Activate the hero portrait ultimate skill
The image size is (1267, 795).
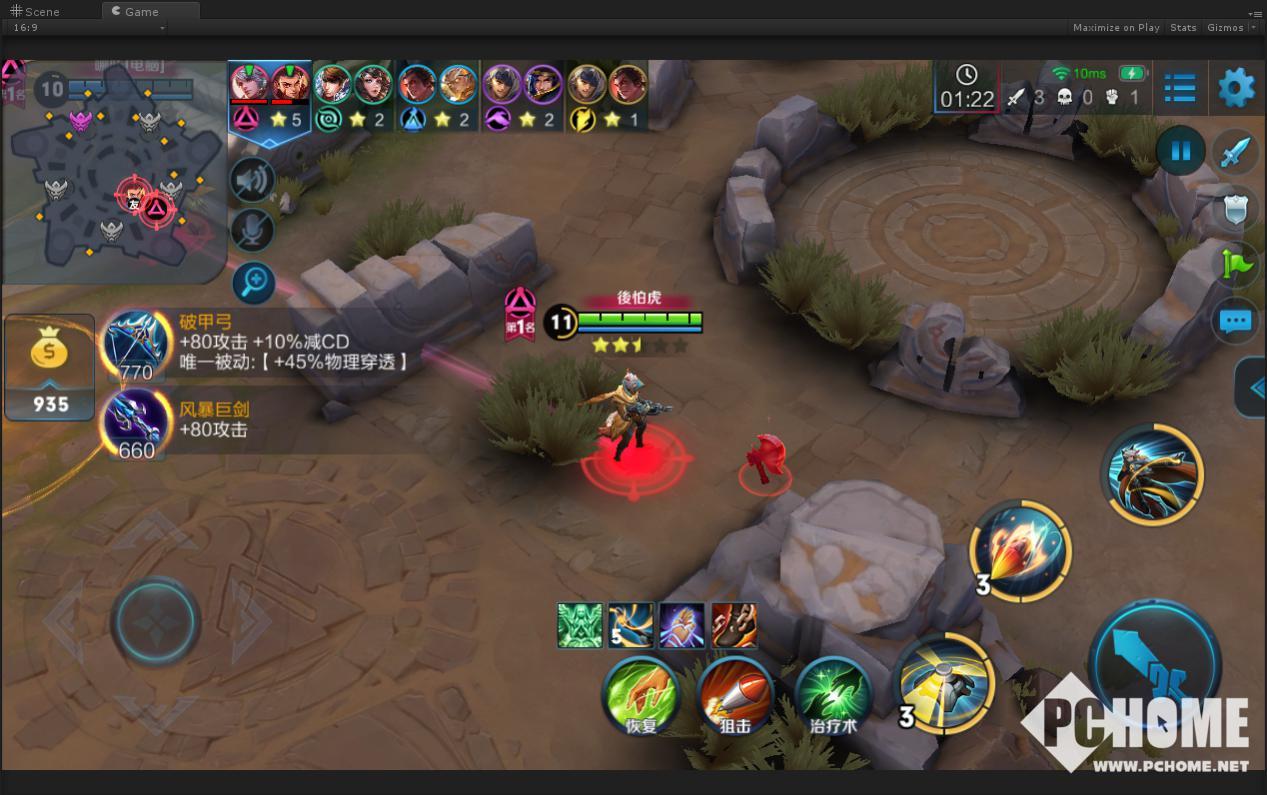click(1153, 475)
